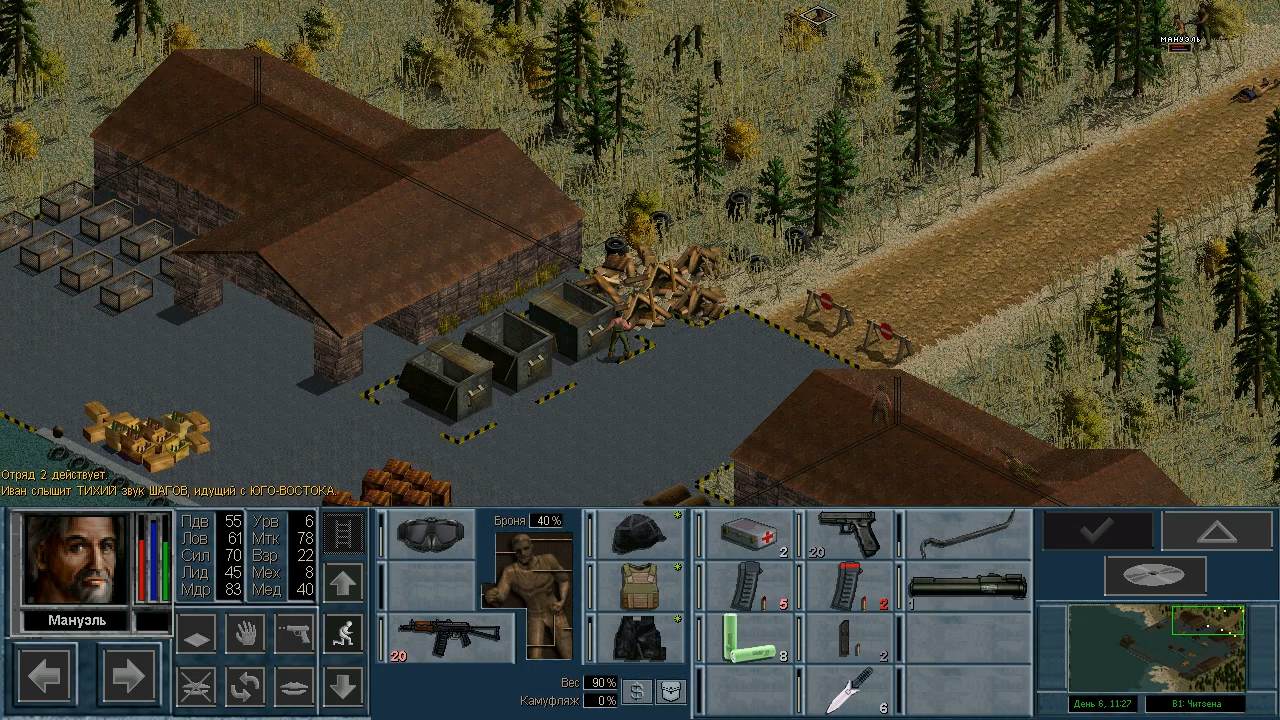The image size is (1280, 720).
Task: Select the goggles head slot
Action: tap(430, 534)
